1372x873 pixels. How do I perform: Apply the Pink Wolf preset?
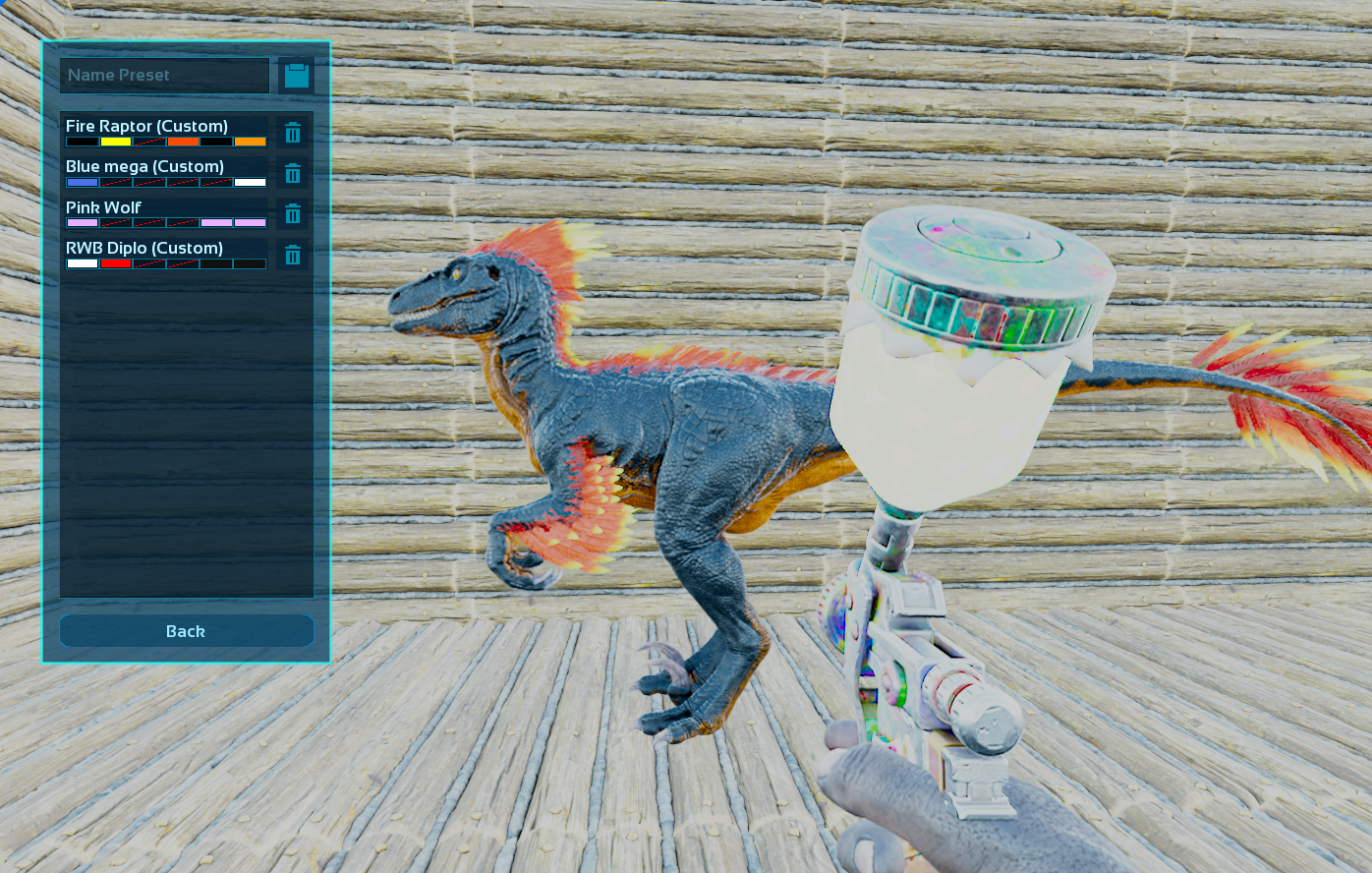coord(165,213)
